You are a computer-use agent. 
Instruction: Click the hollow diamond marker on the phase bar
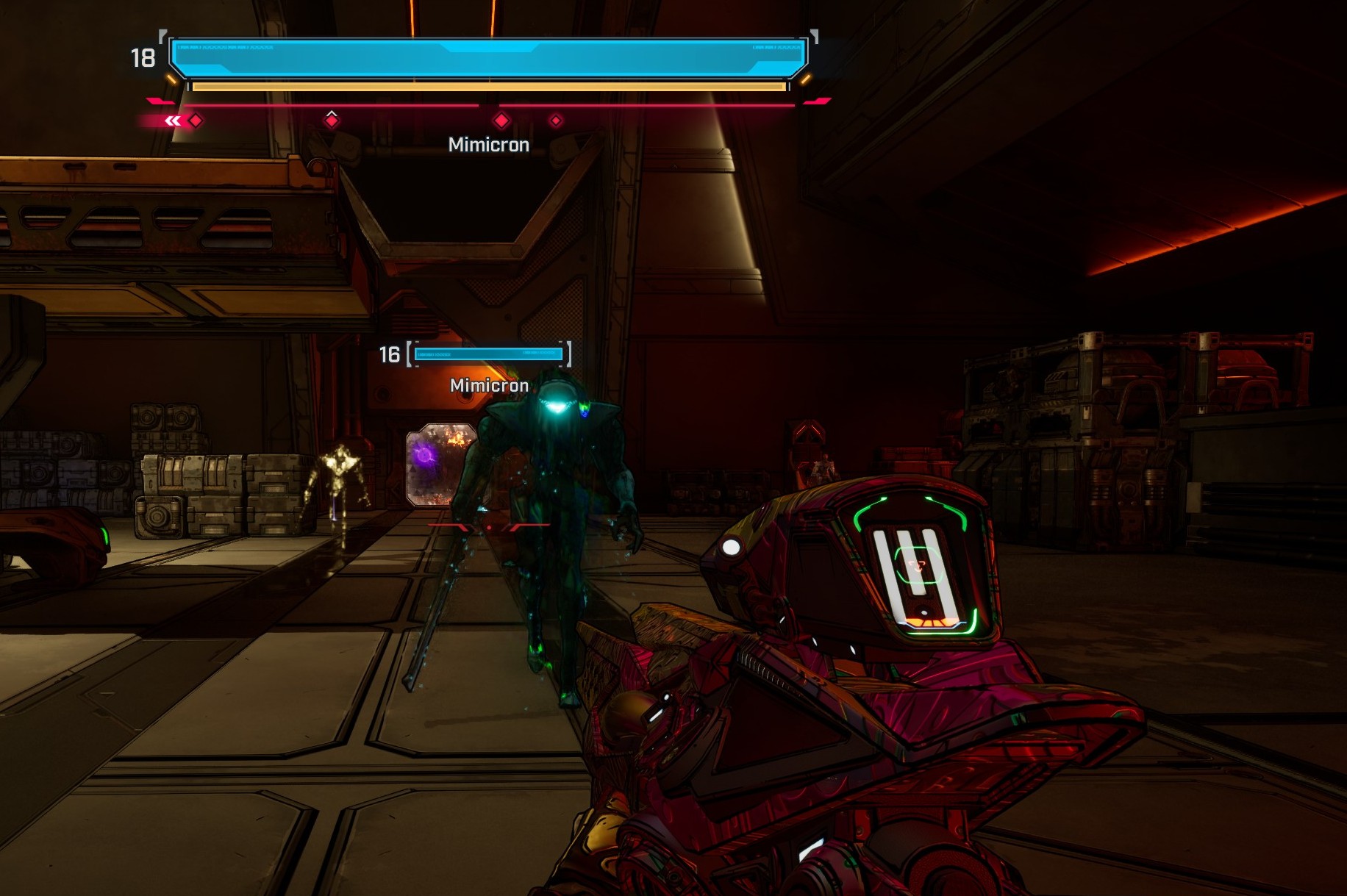tap(332, 116)
